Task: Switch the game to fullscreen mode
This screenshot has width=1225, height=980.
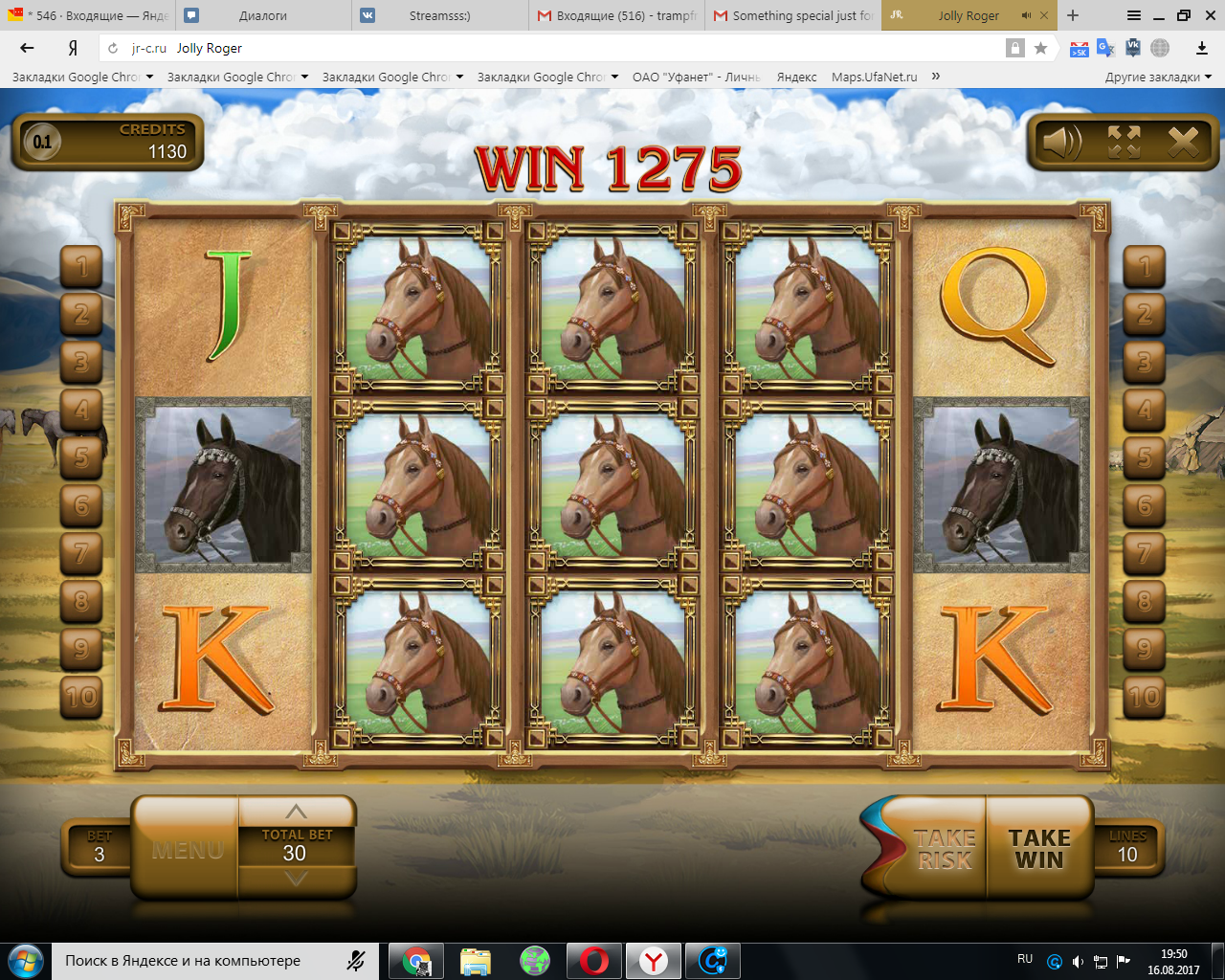Action: [1124, 143]
